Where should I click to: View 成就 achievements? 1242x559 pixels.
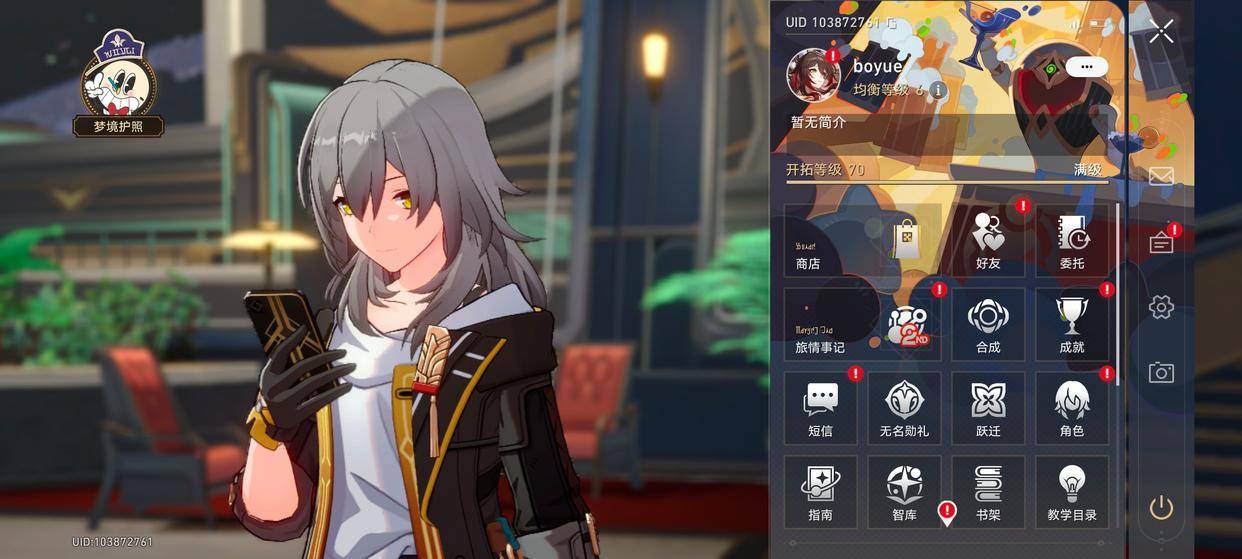[1072, 325]
